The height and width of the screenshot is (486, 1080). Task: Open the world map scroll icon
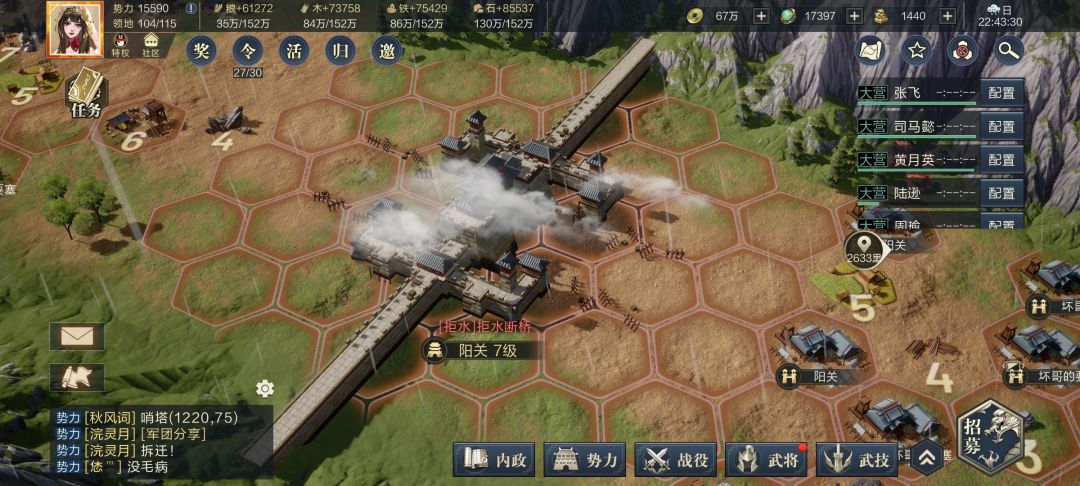[x=871, y=48]
